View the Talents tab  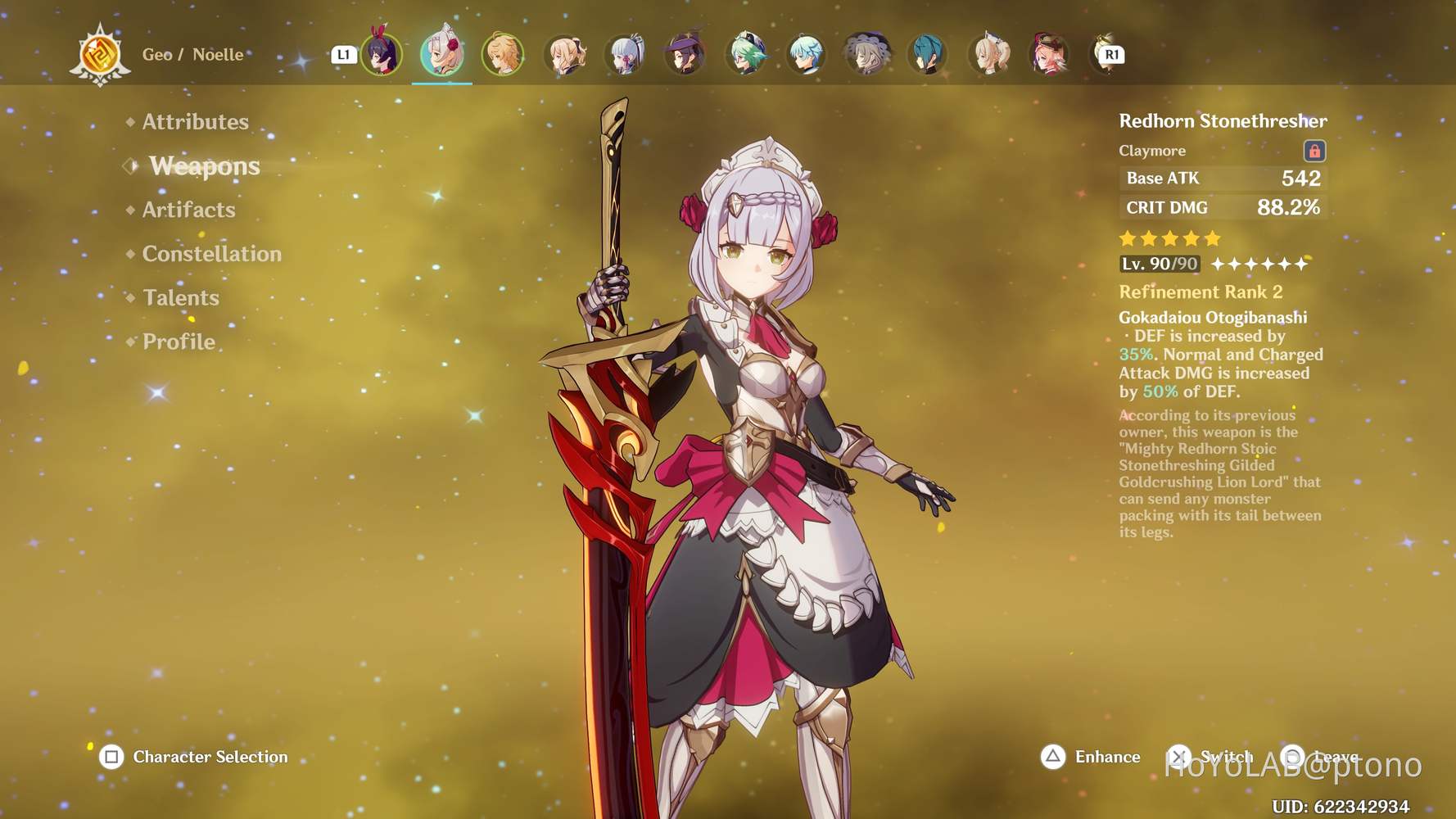click(180, 297)
